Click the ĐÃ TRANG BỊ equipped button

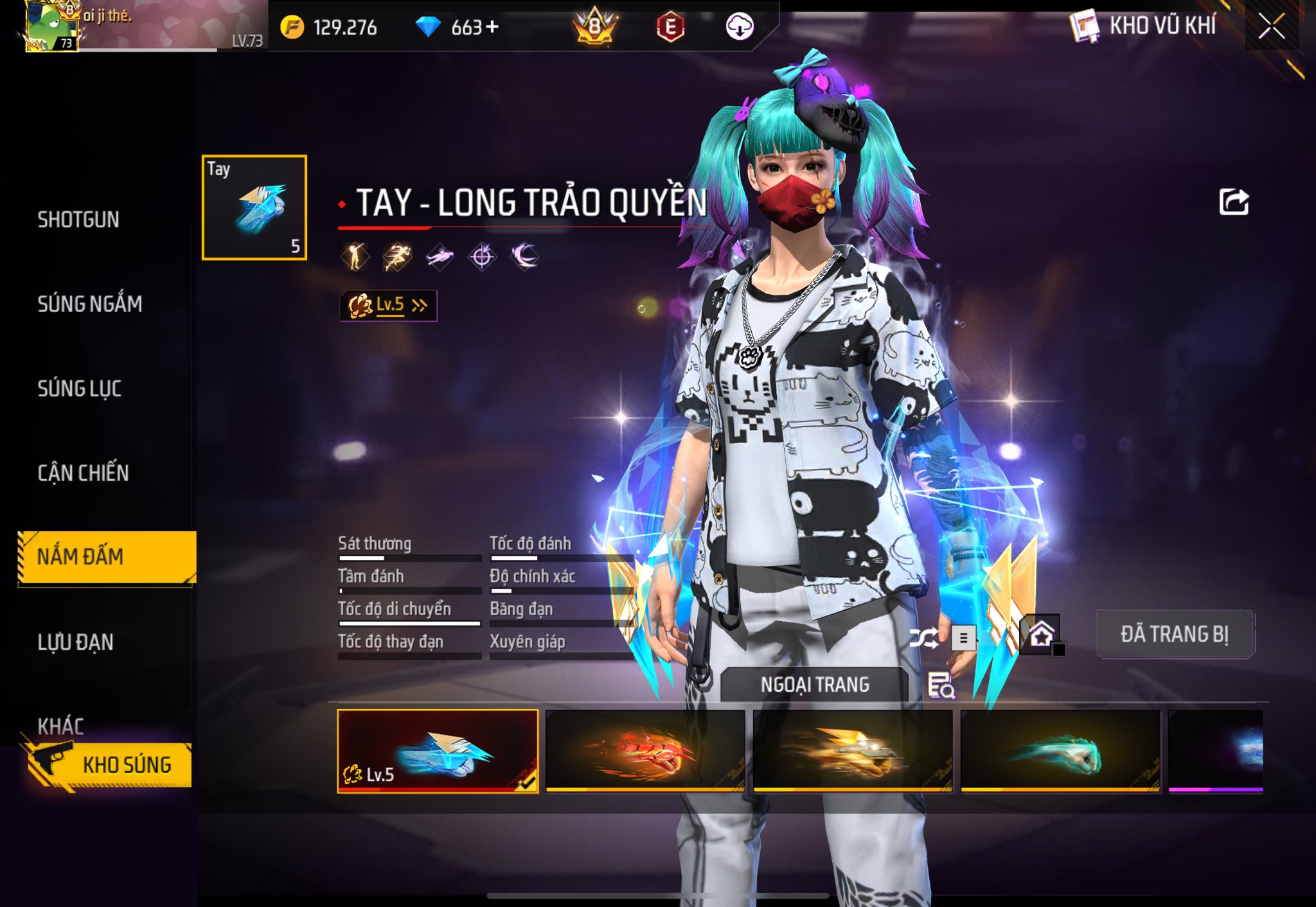coord(1175,634)
